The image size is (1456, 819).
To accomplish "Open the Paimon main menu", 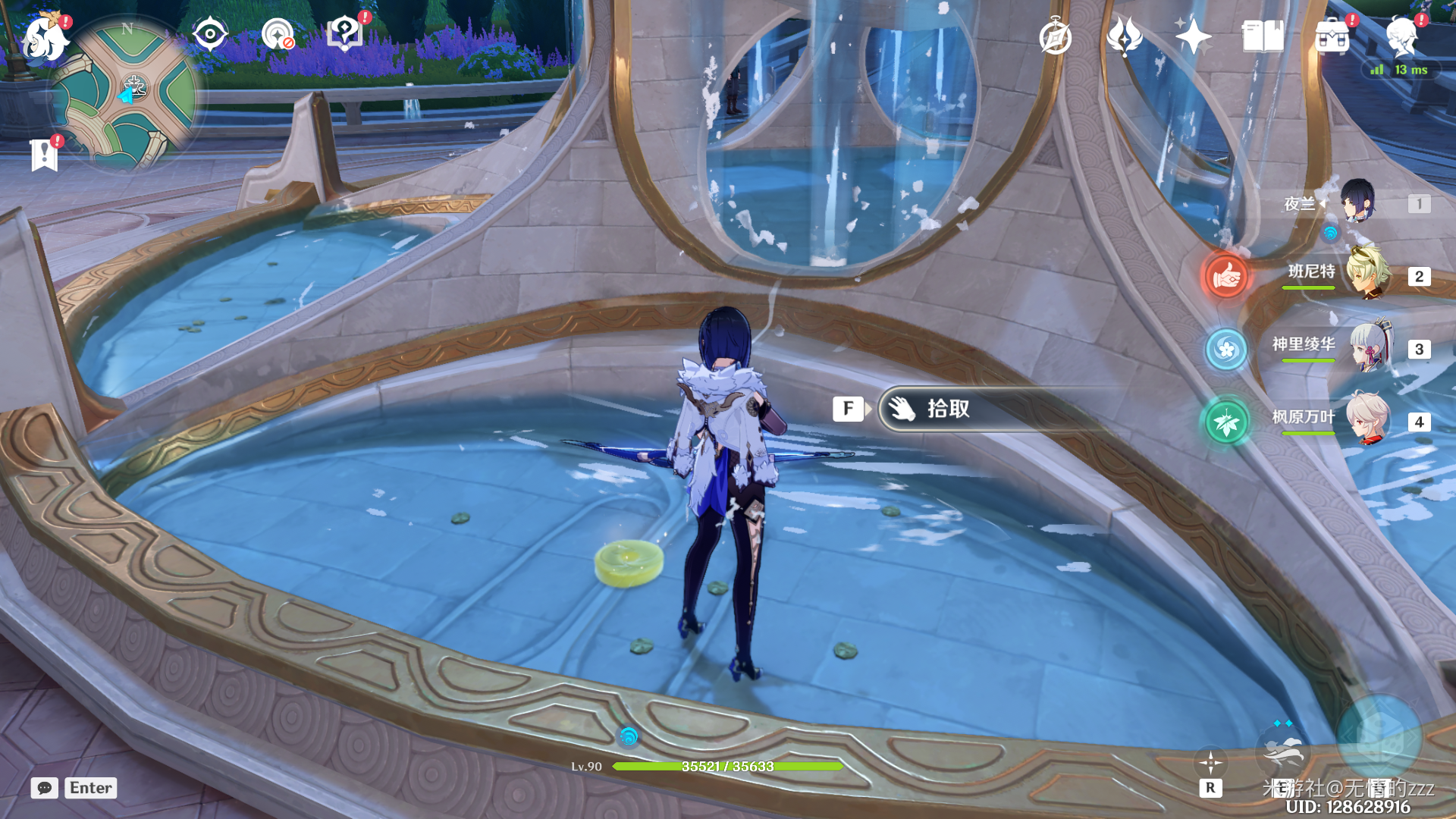I will click(x=44, y=38).
